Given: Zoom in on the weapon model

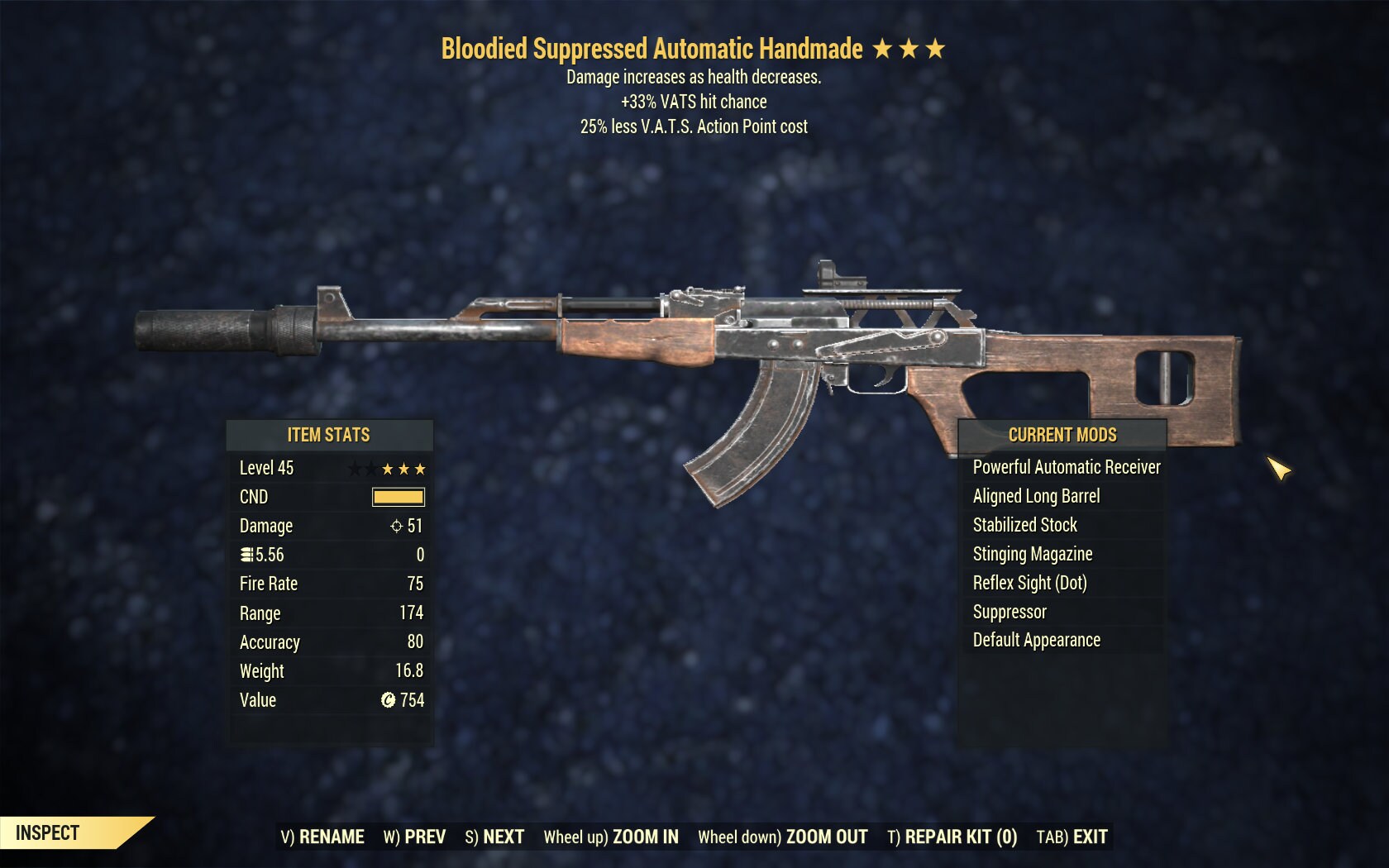Looking at the screenshot, I should pyautogui.click(x=612, y=837).
